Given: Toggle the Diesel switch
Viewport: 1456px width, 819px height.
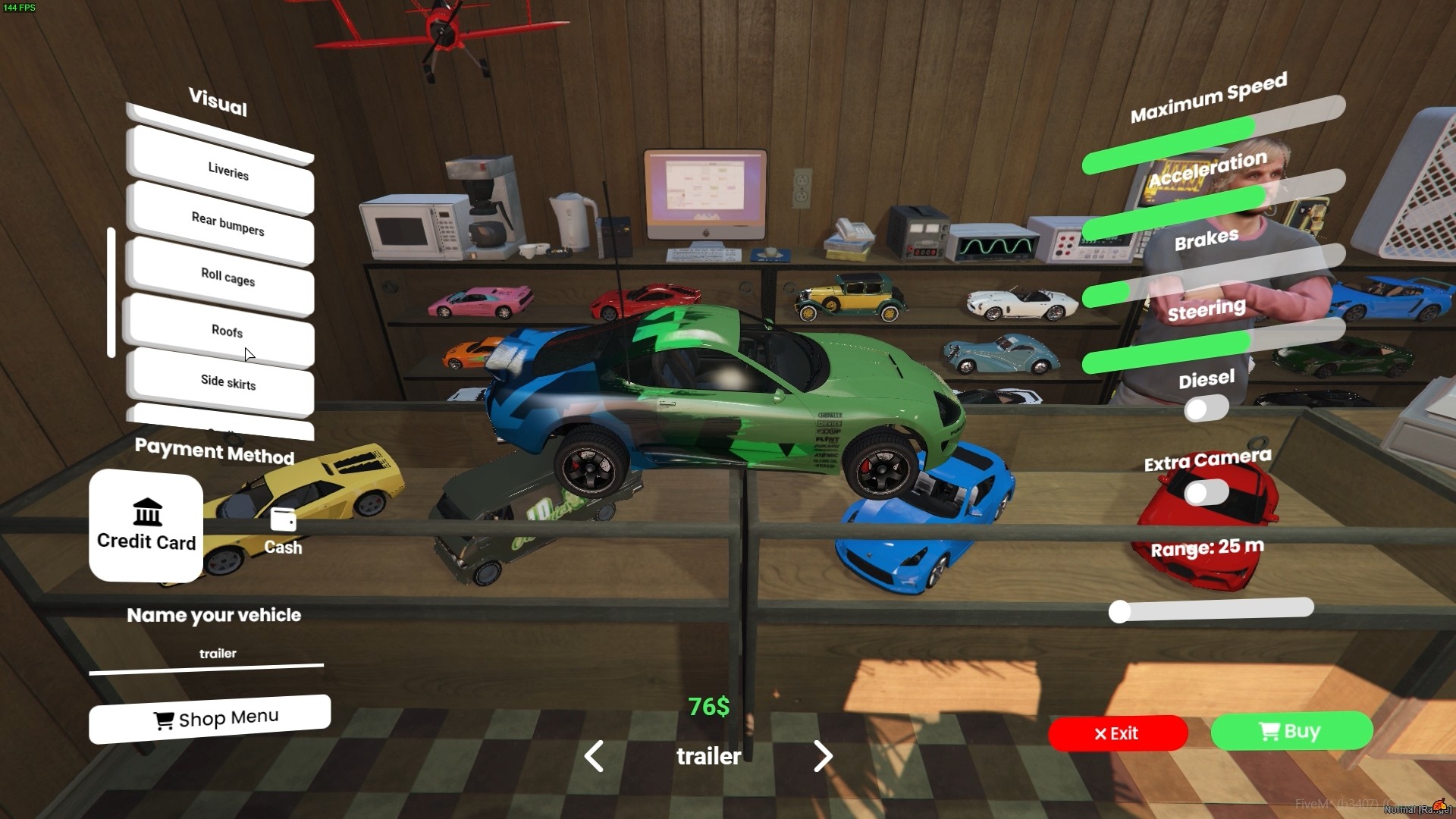Looking at the screenshot, I should 1206,409.
